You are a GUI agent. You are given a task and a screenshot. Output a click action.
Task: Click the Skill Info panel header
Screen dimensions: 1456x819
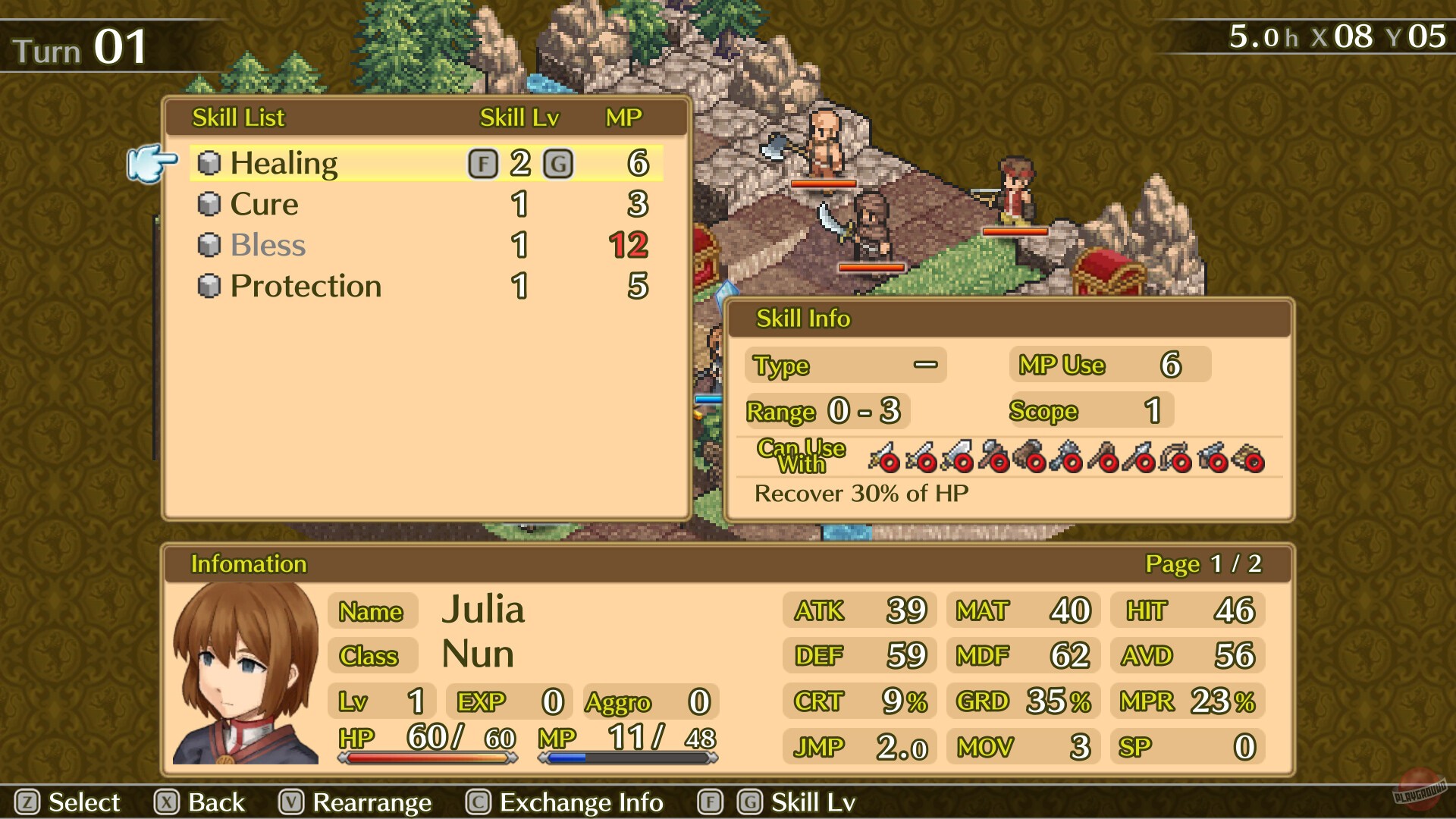[x=804, y=318]
